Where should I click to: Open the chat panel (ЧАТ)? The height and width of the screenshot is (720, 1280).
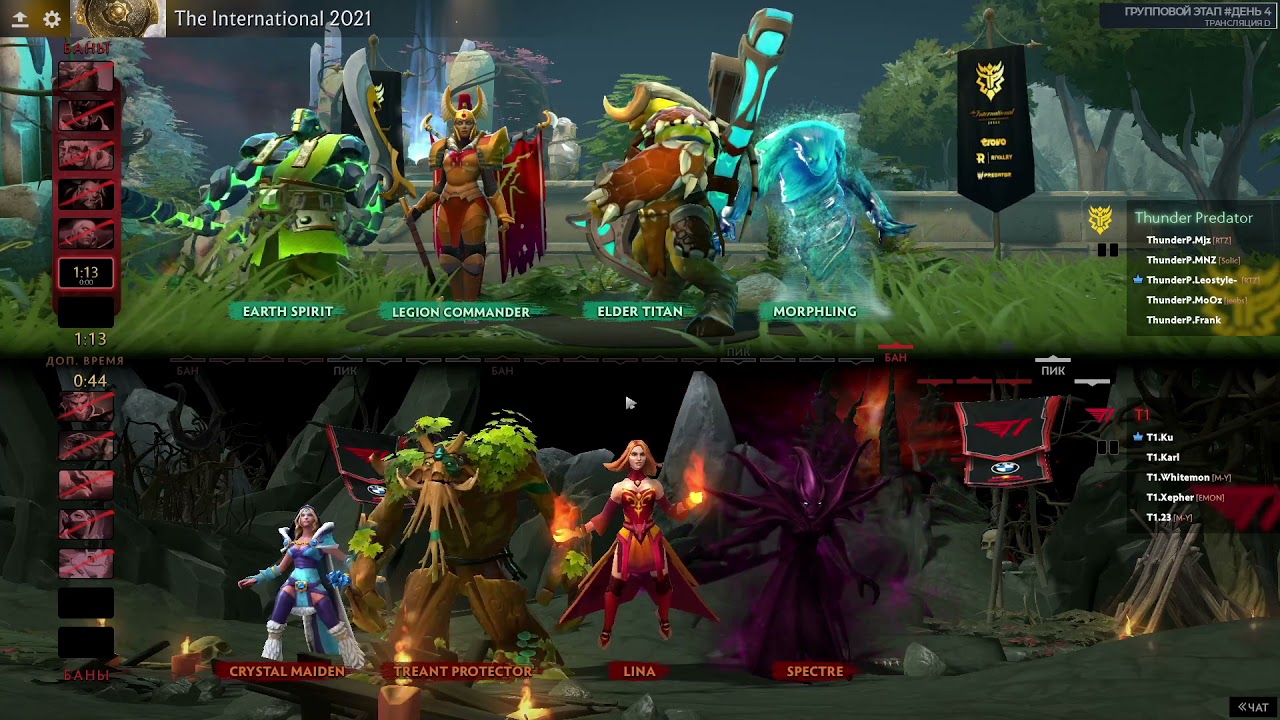point(1253,707)
